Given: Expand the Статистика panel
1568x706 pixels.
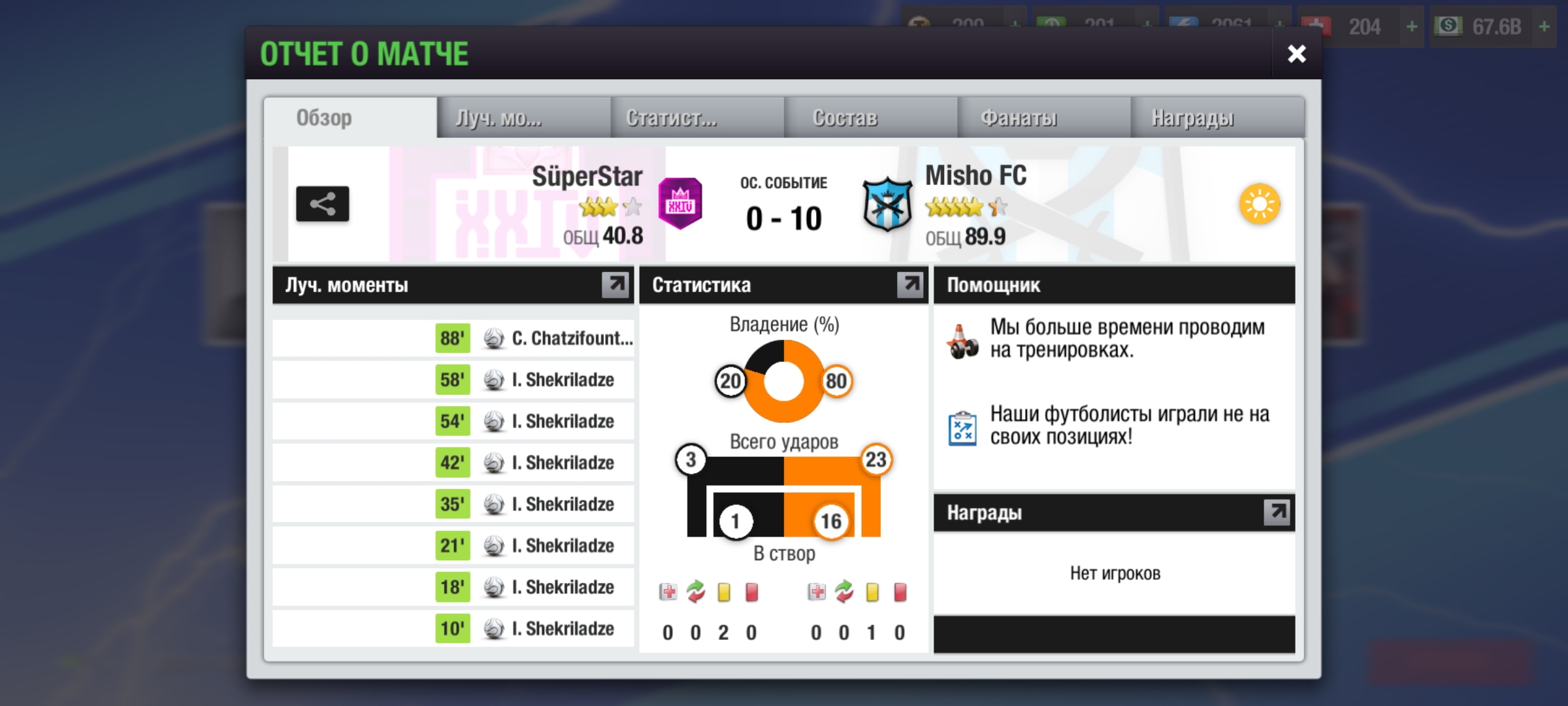Looking at the screenshot, I should coord(909,284).
